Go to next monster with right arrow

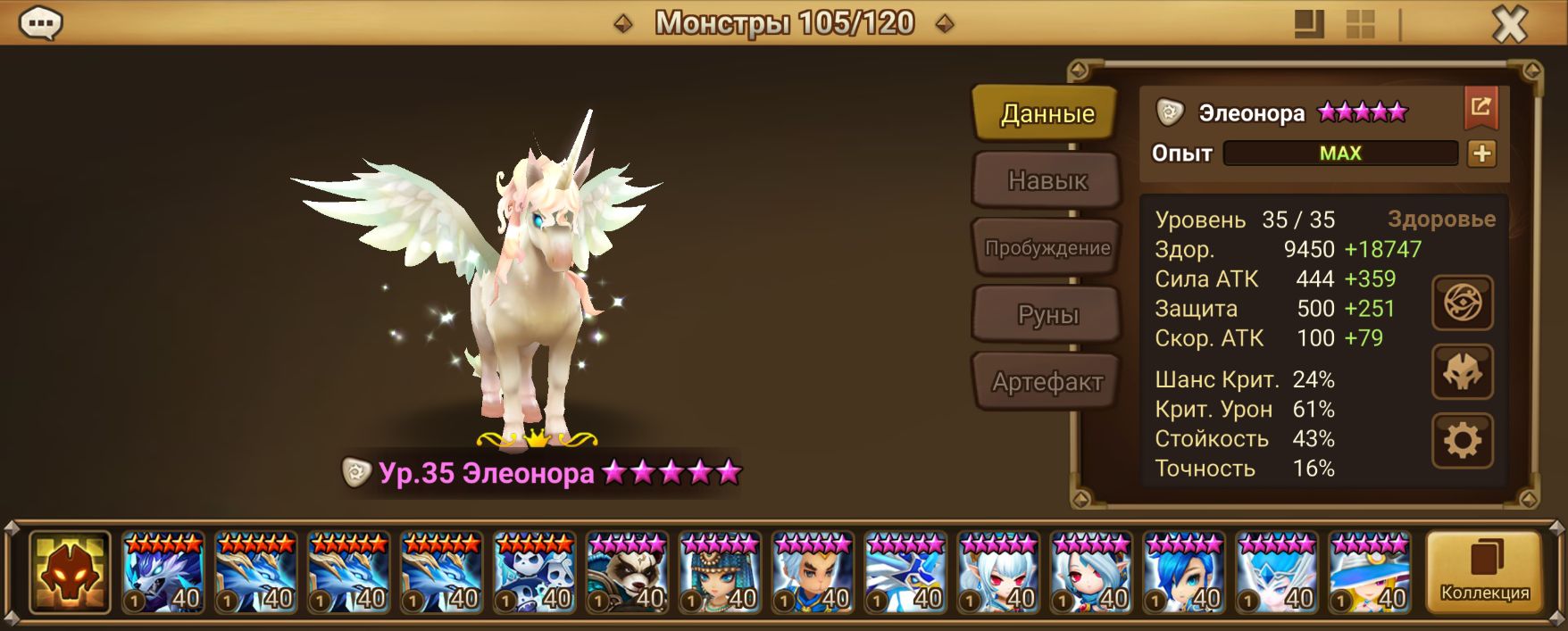coord(944,24)
